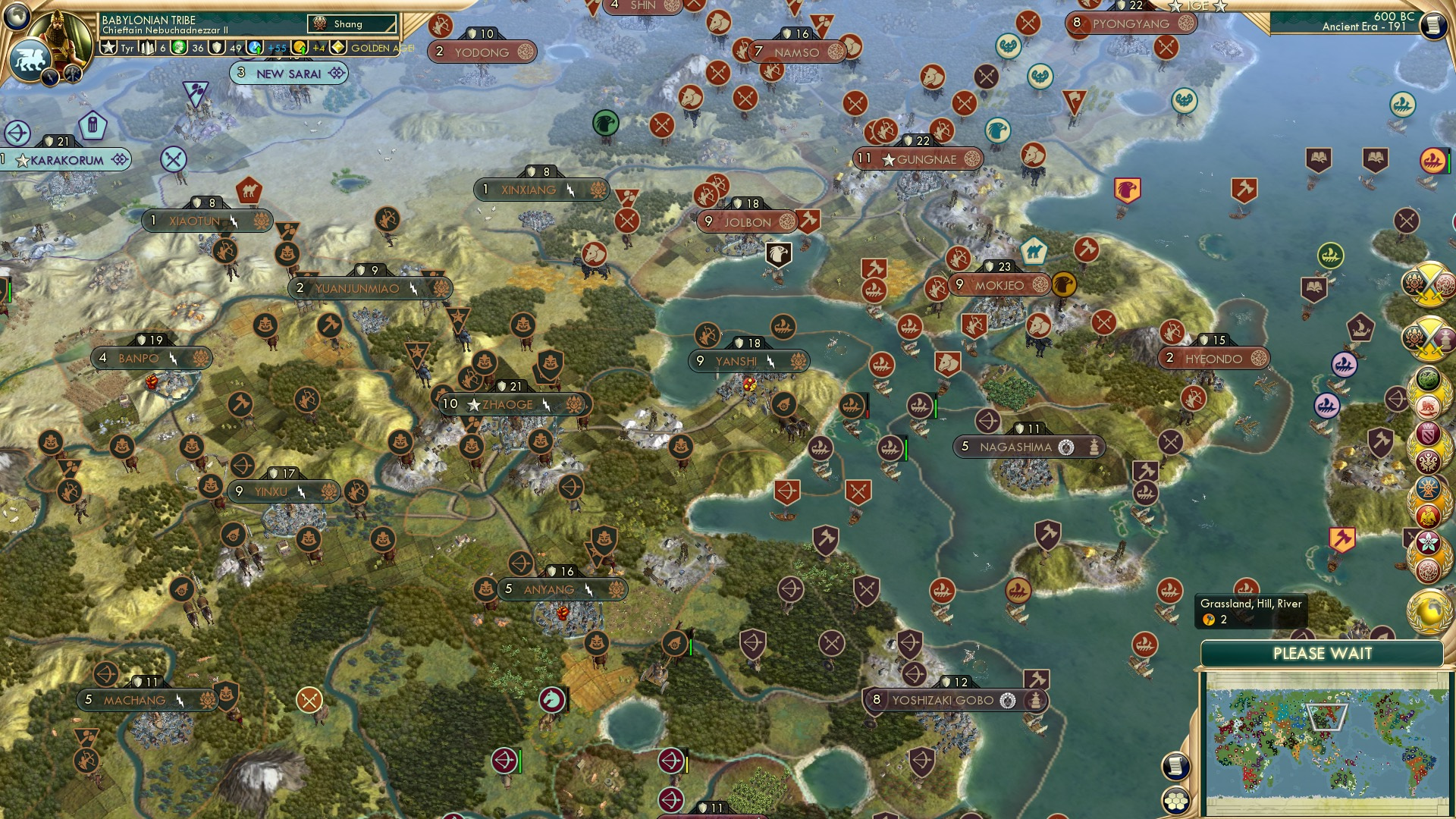
Task: Select the Babylonian winged lion emblem
Action: [29, 60]
